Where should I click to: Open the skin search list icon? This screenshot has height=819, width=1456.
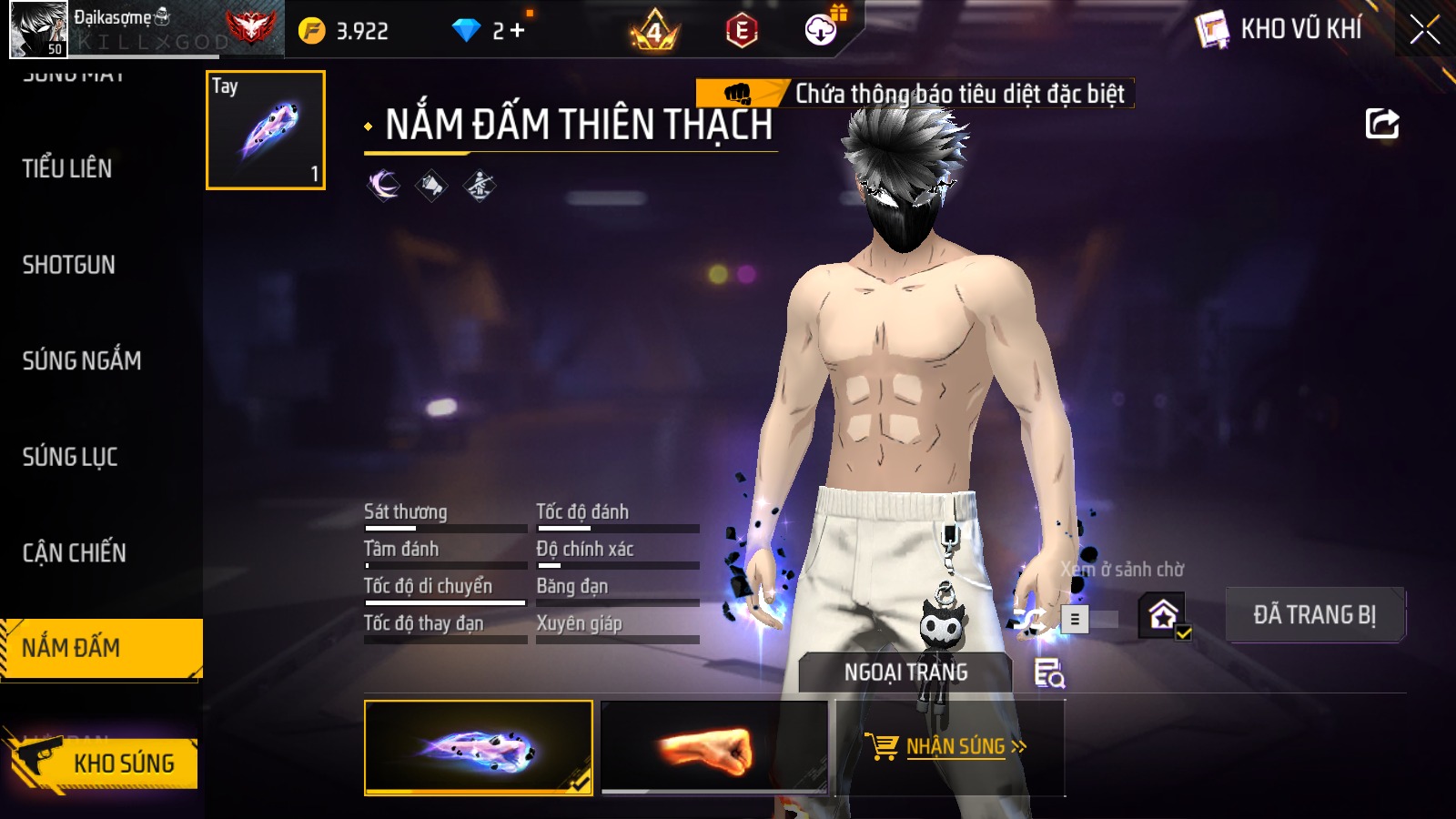coord(1049,673)
